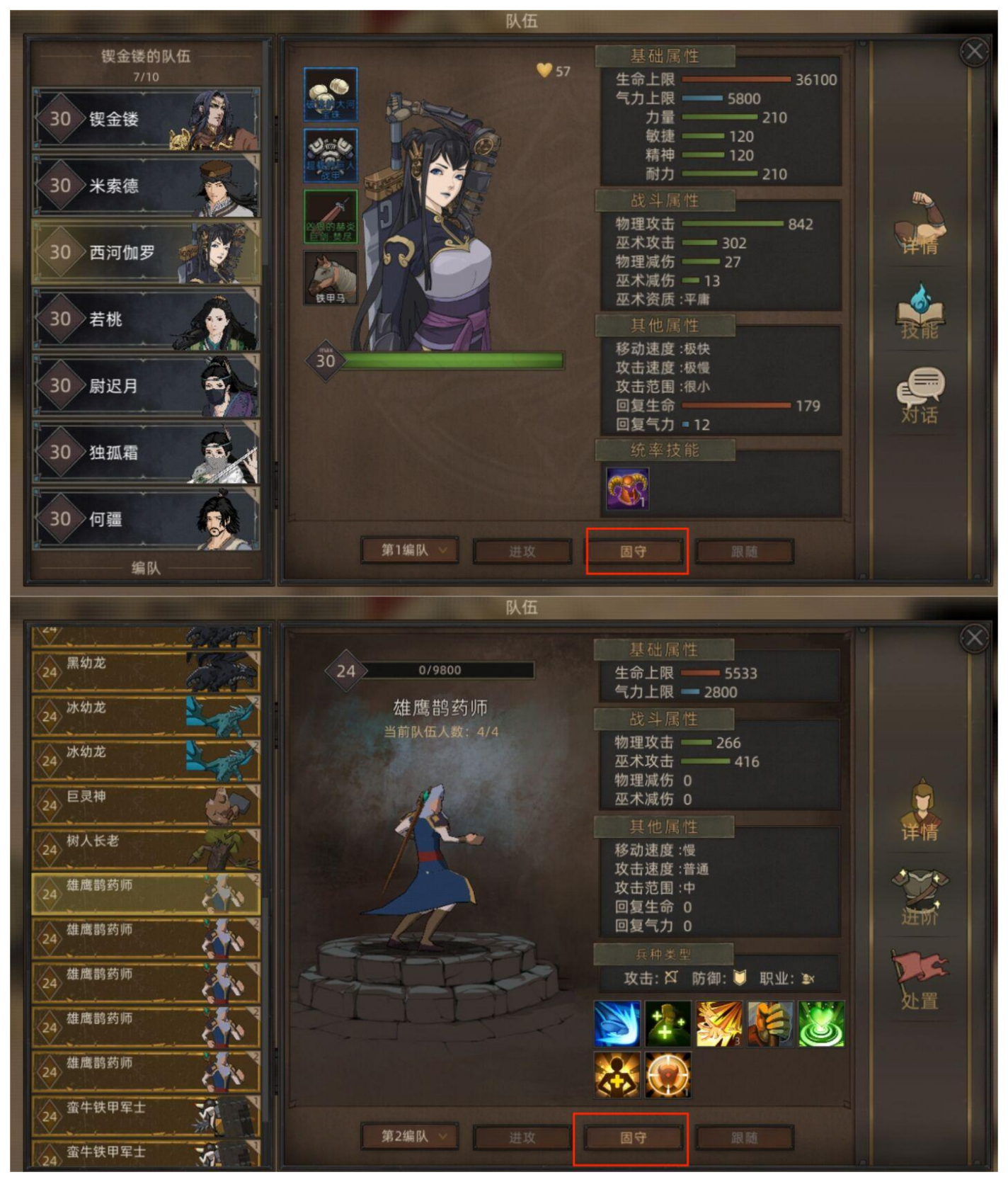Screen dimensions: 1008x1182
Task: Click the 生命上限 health bar of 西河伽罗
Action: point(736,80)
